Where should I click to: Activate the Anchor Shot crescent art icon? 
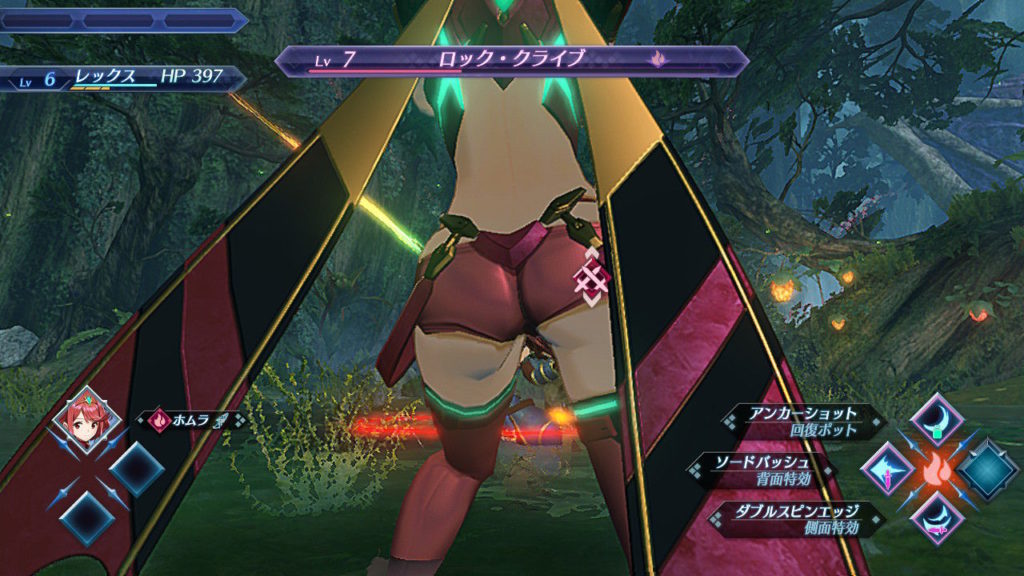[938, 417]
